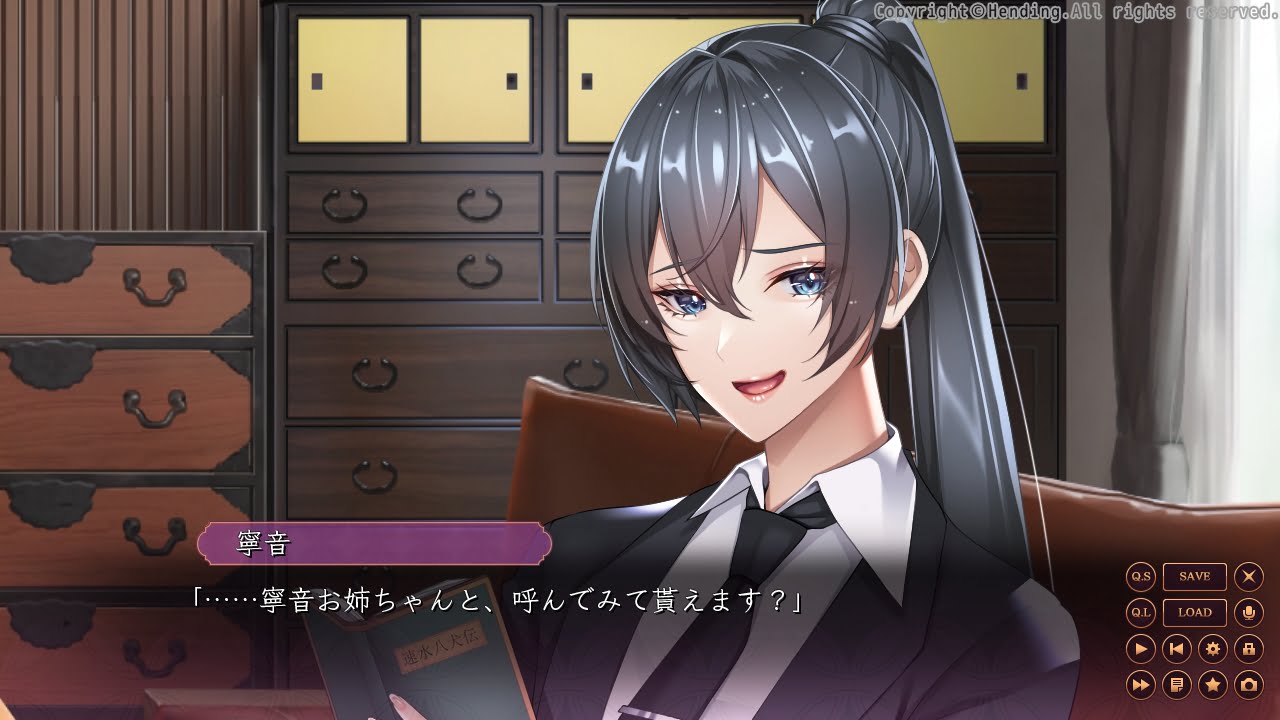The image size is (1280, 720).
Task: Open the backlog with the note icon
Action: (x=1176, y=685)
